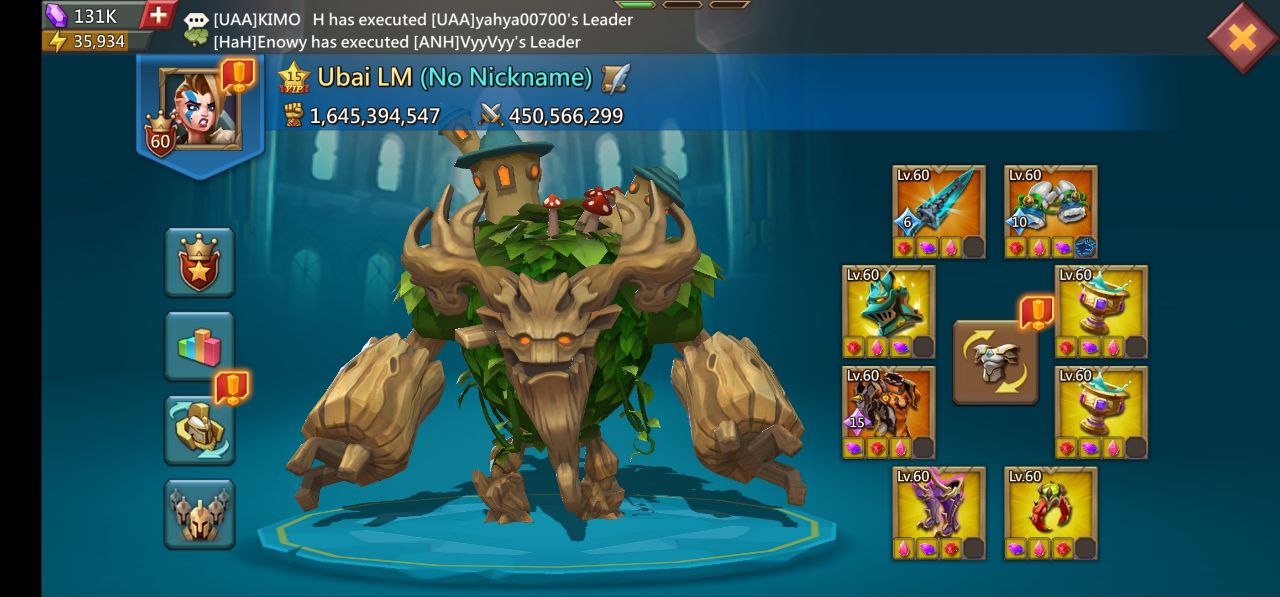Viewport: 1280px width, 597px height.
Task: Select the green and white boots slot
Action: pos(1051,203)
